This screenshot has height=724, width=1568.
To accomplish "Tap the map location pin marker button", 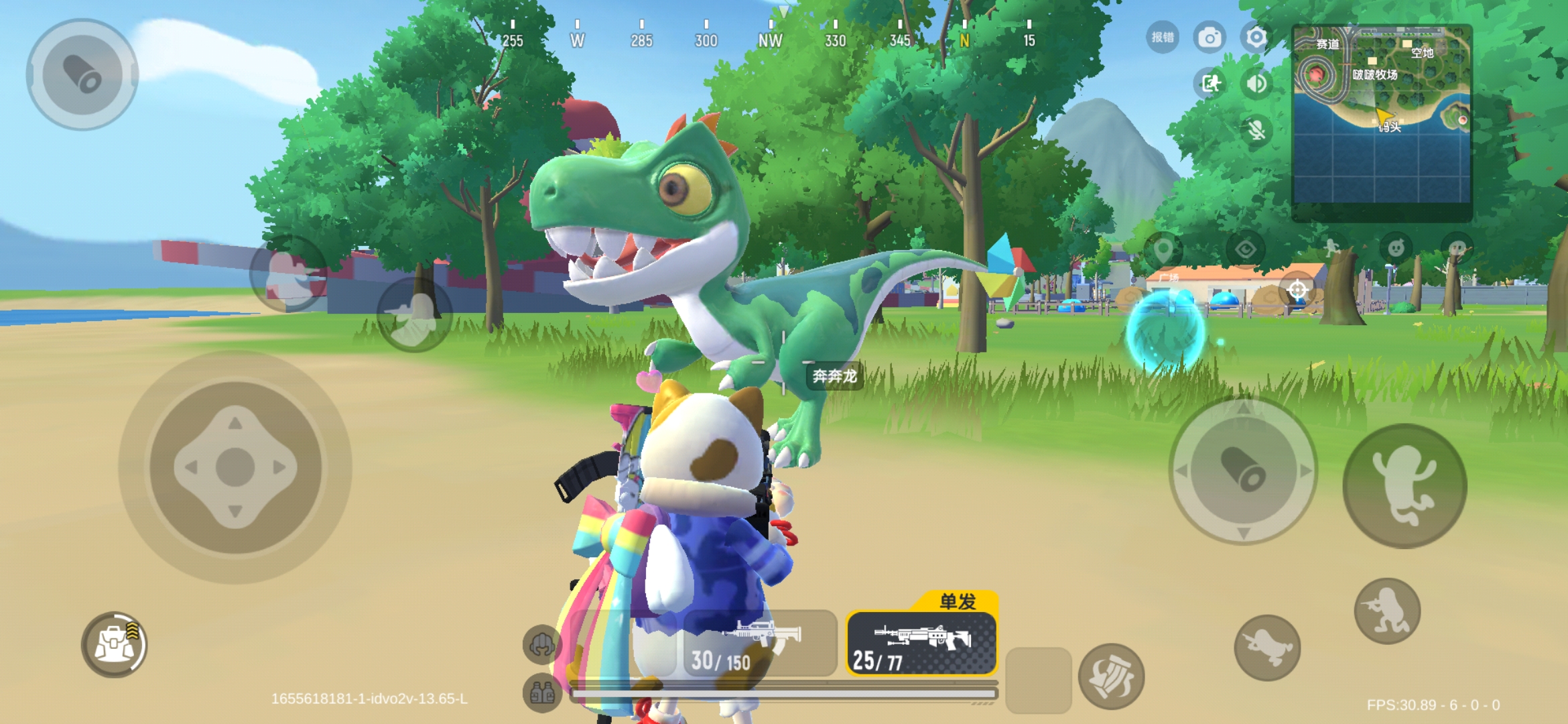I will click(1163, 250).
